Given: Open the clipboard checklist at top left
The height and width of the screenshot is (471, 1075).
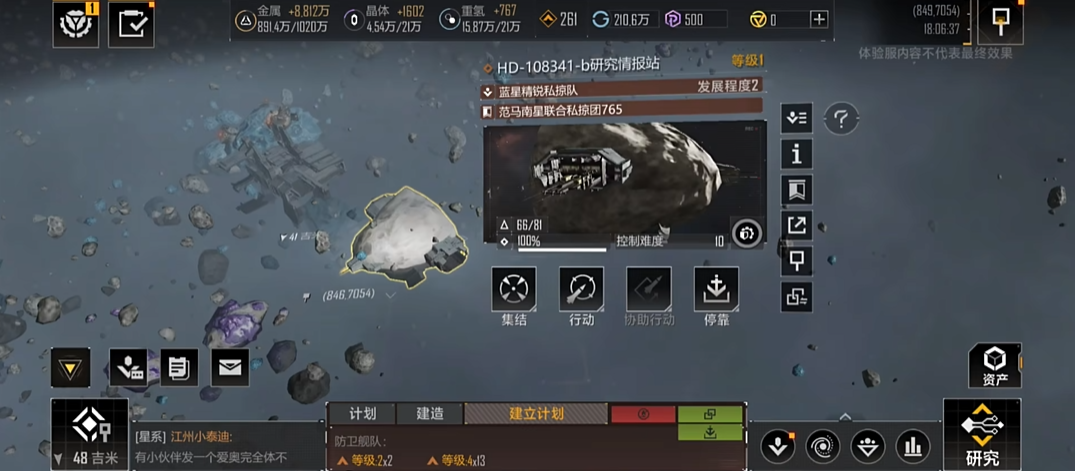Looking at the screenshot, I should coord(130,23).
